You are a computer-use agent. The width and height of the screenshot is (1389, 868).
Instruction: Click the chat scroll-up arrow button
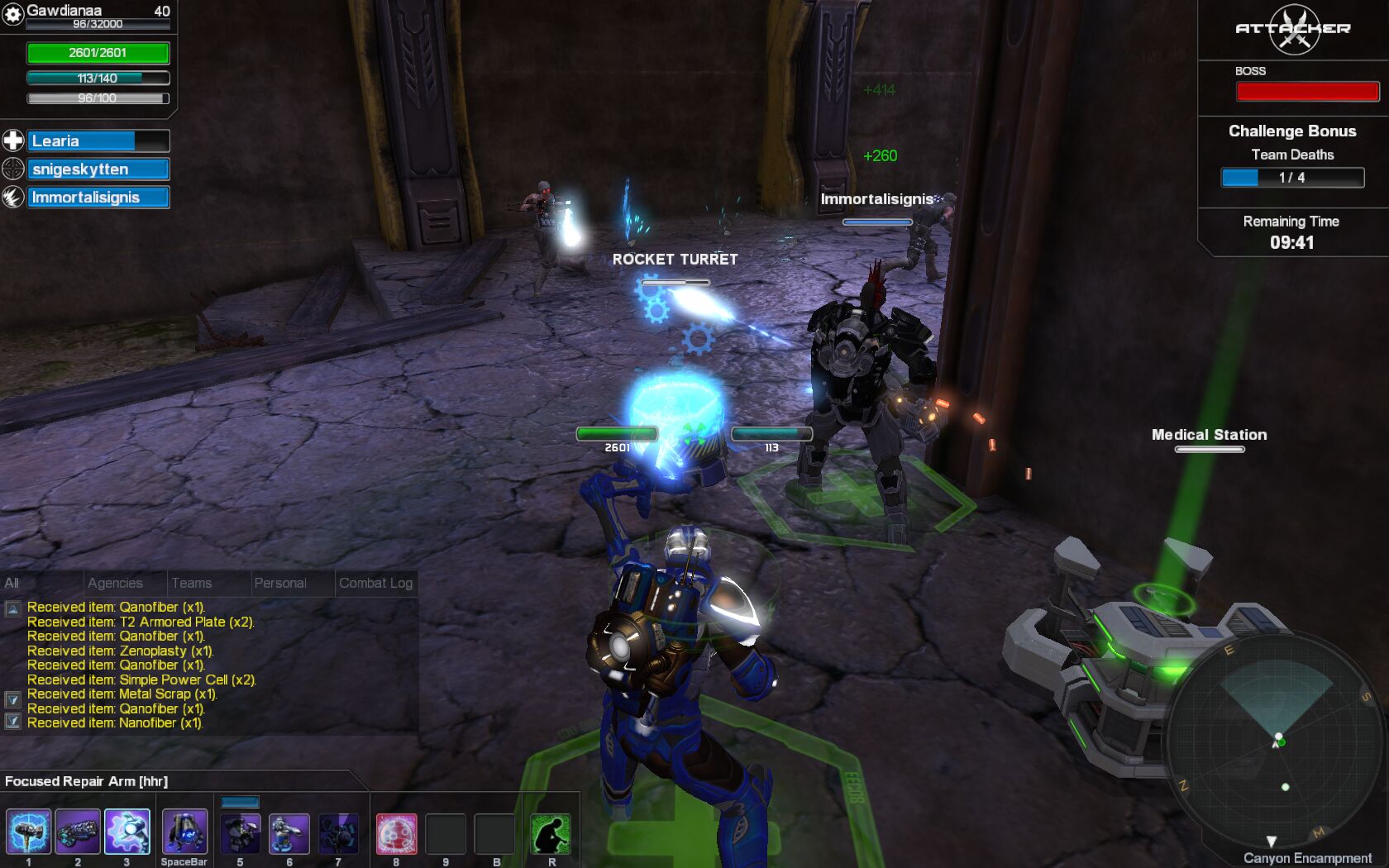13,609
